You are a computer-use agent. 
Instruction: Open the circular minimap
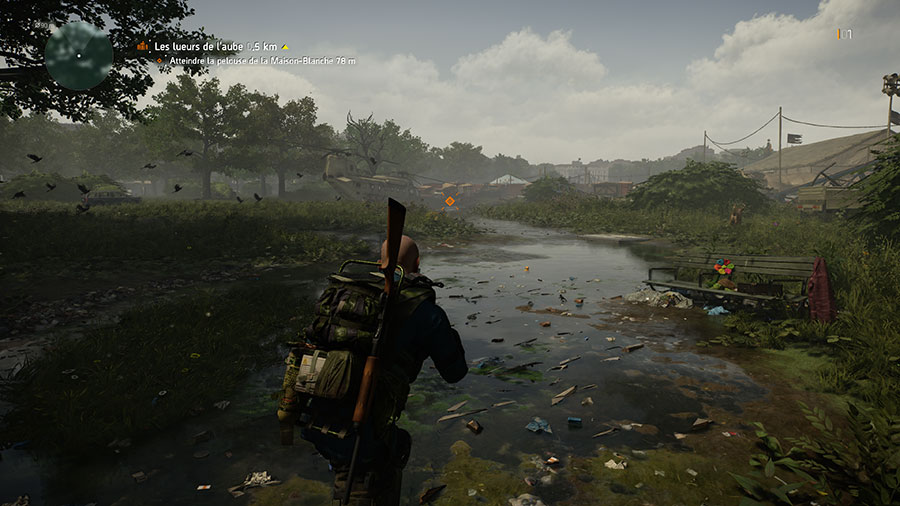tap(78, 55)
